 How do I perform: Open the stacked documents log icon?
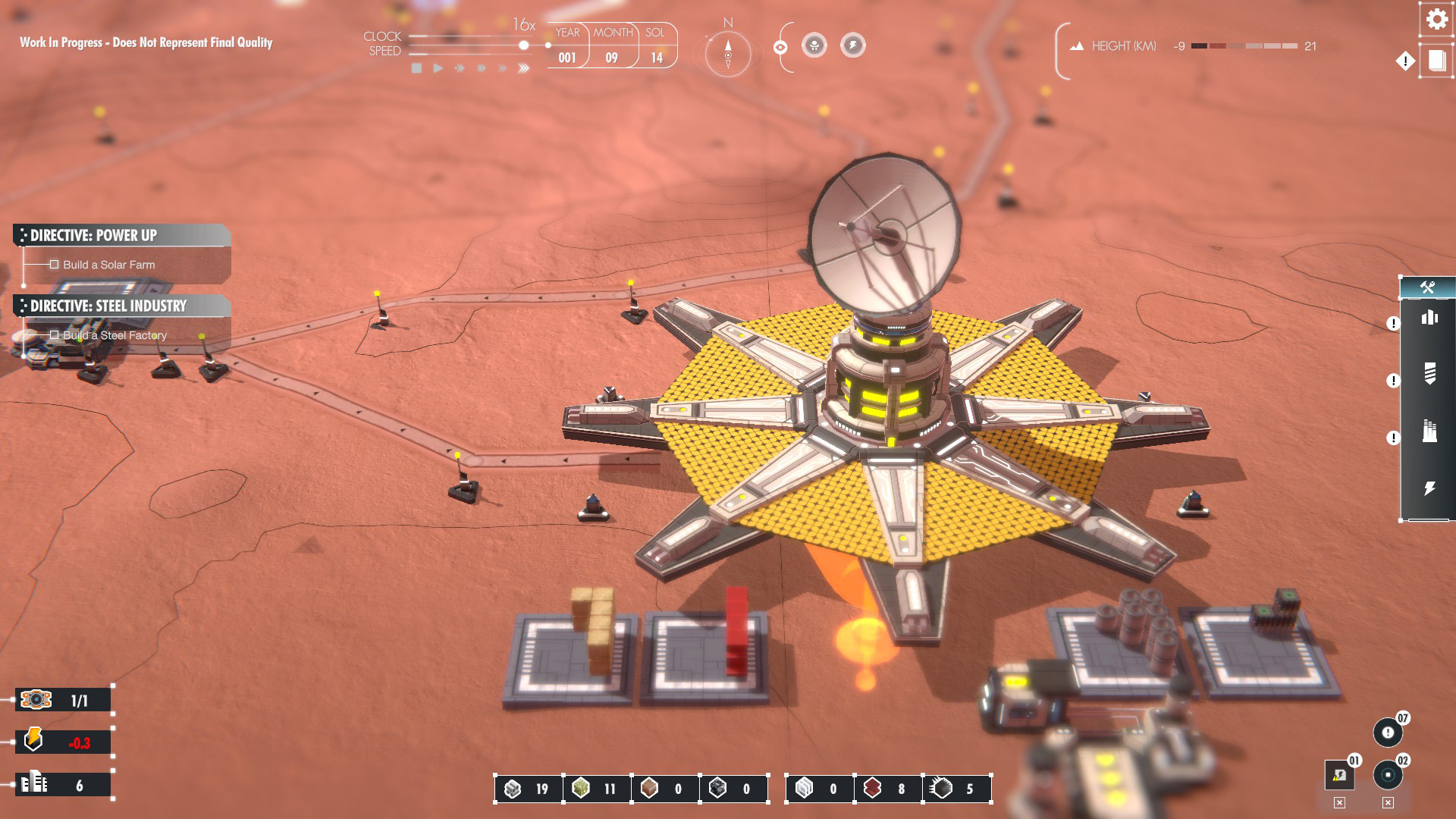1437,61
